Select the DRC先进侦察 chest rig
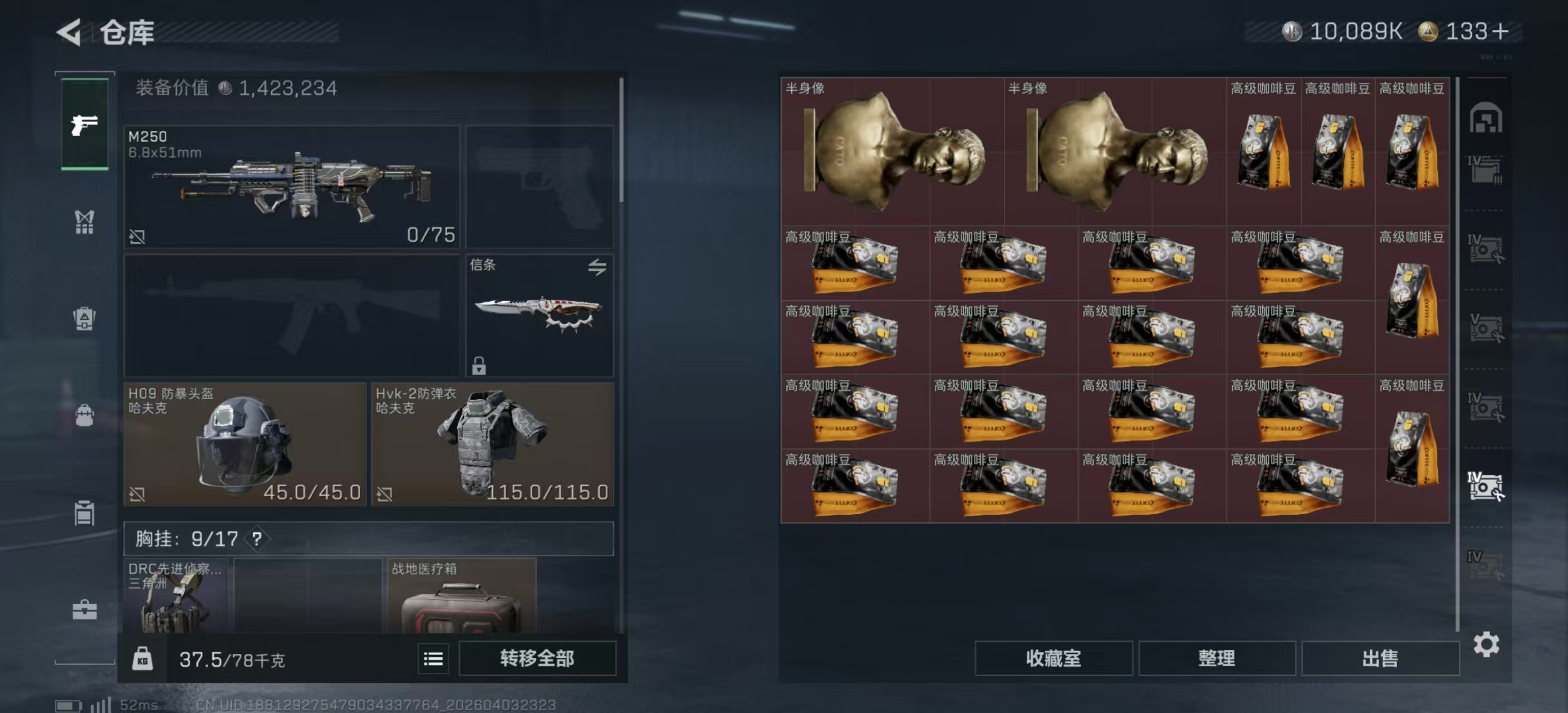This screenshot has width=1568, height=713. 176,597
